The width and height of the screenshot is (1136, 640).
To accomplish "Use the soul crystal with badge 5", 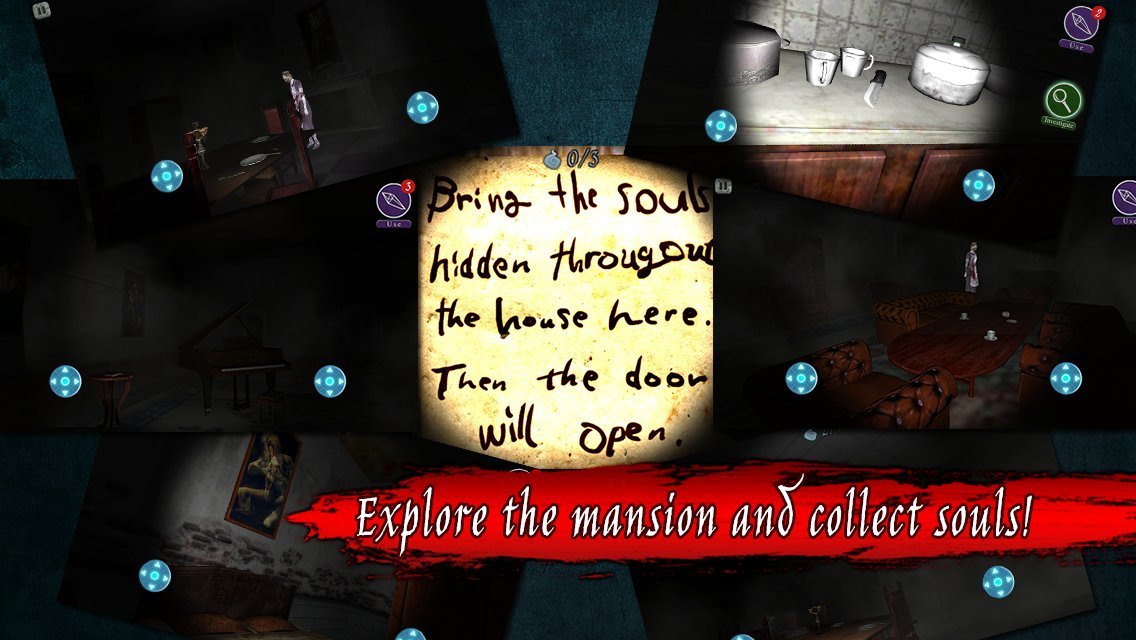I will pyautogui.click(x=394, y=201).
